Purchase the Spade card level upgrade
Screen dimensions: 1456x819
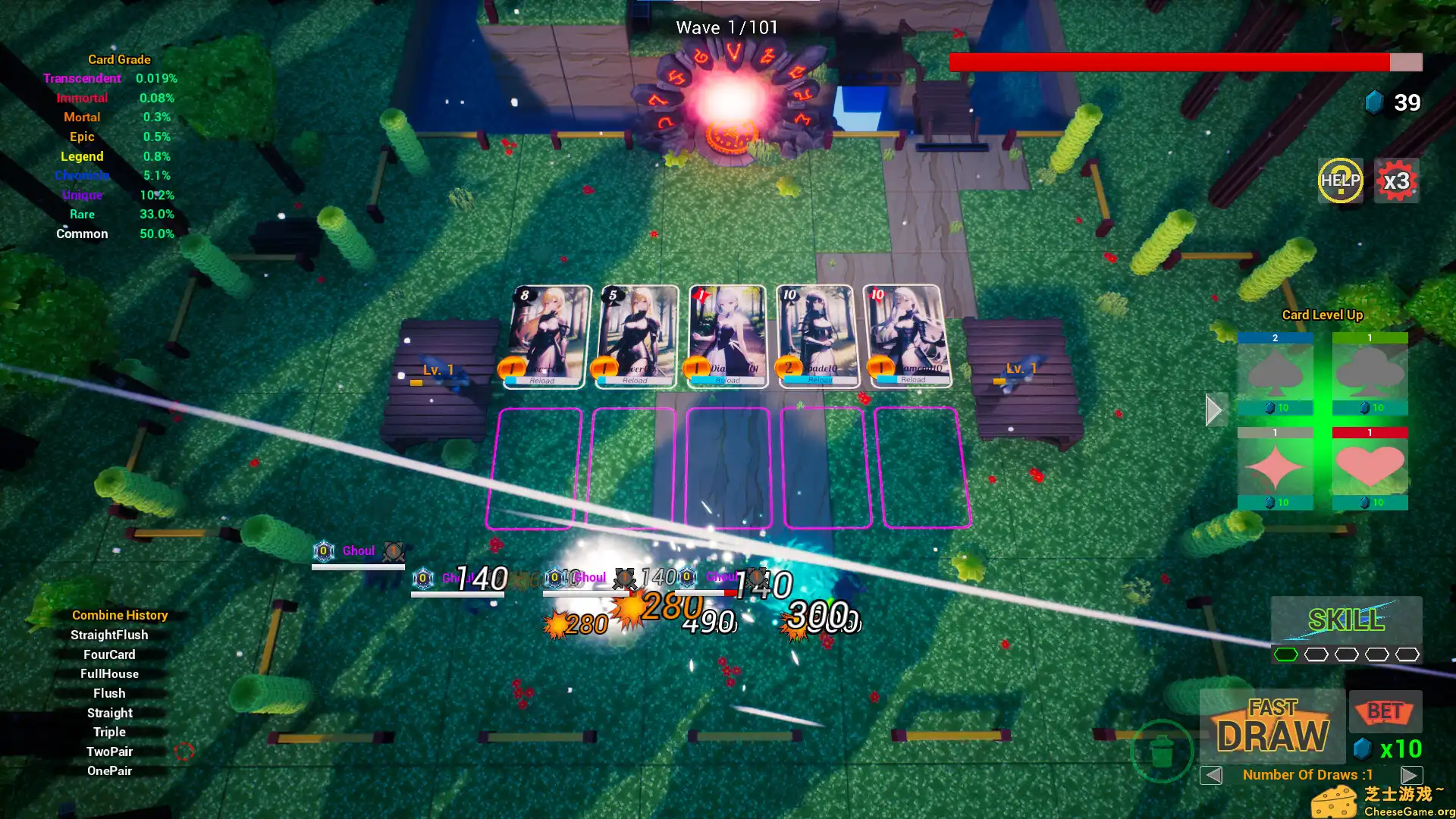[x=1276, y=375]
